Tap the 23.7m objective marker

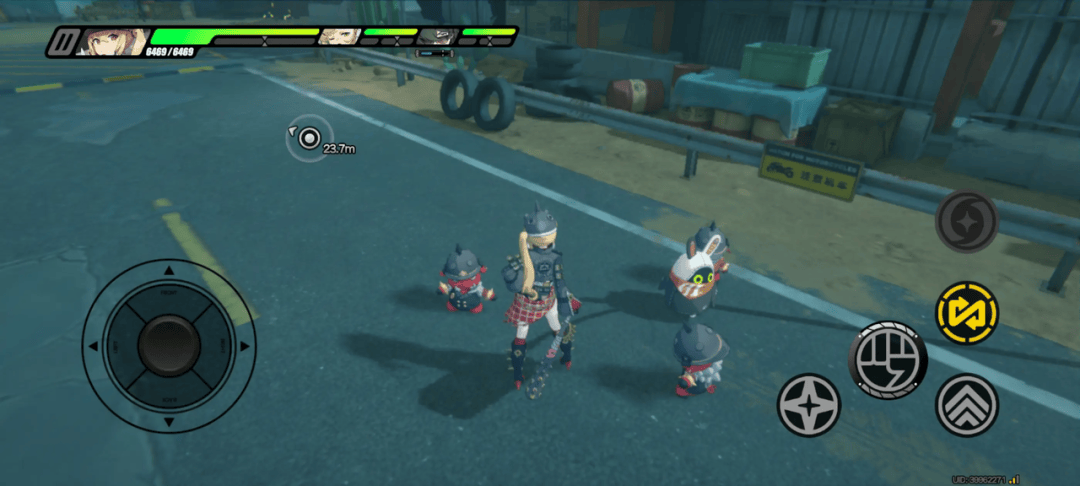pyautogui.click(x=309, y=138)
